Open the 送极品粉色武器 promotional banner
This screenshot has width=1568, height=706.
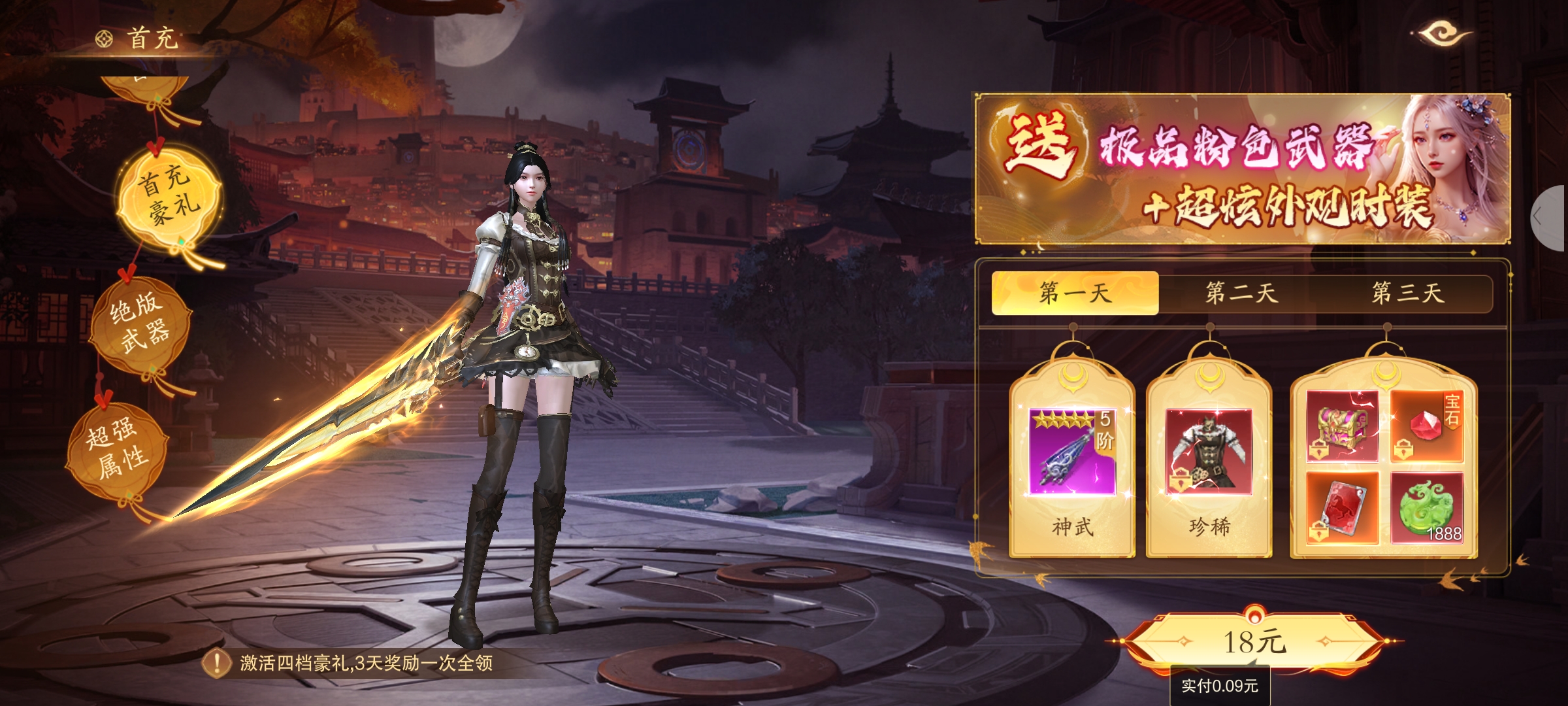(x=1241, y=169)
